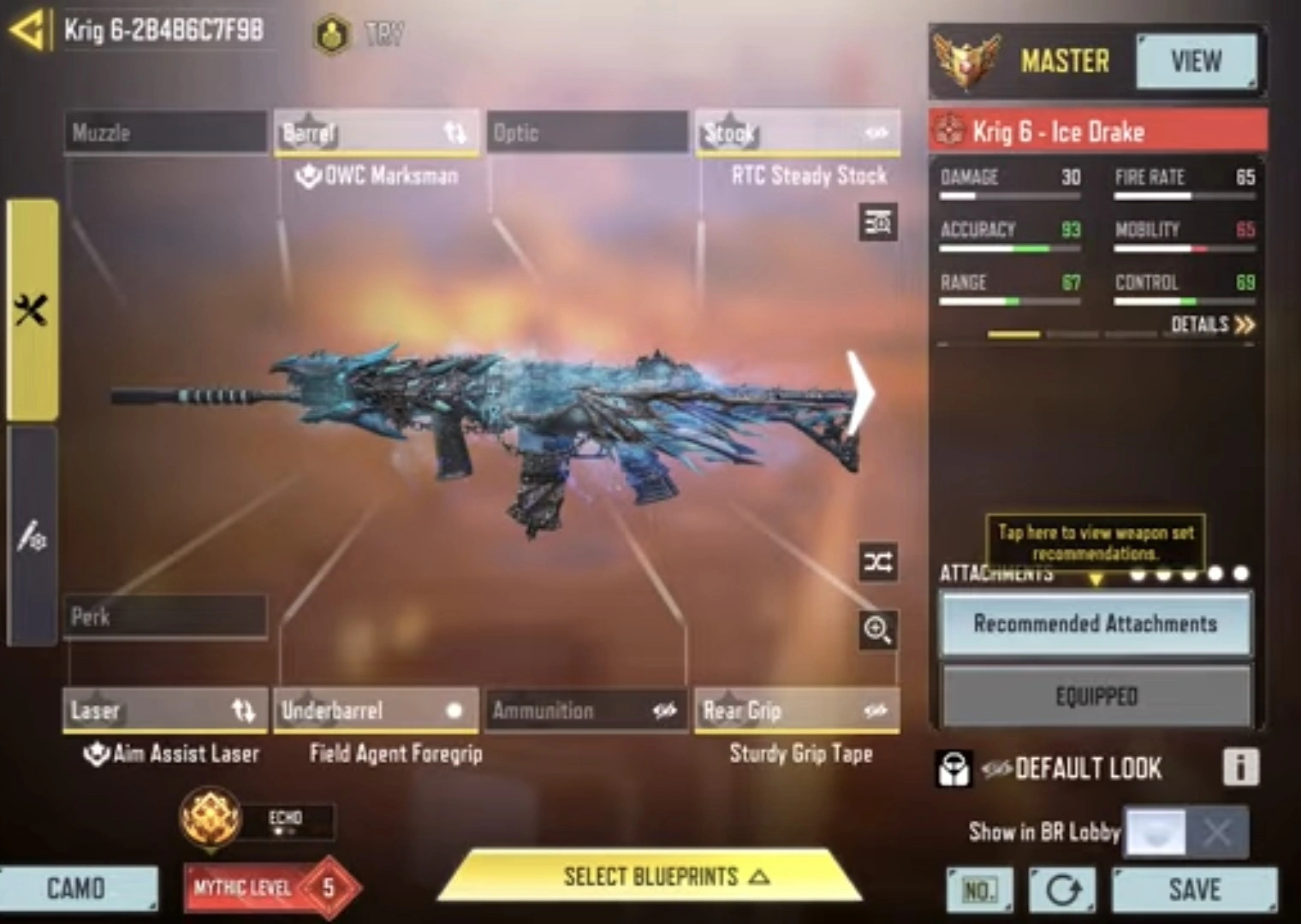This screenshot has width=1301, height=924.
Task: Show Recommended Attachments
Action: click(1095, 624)
